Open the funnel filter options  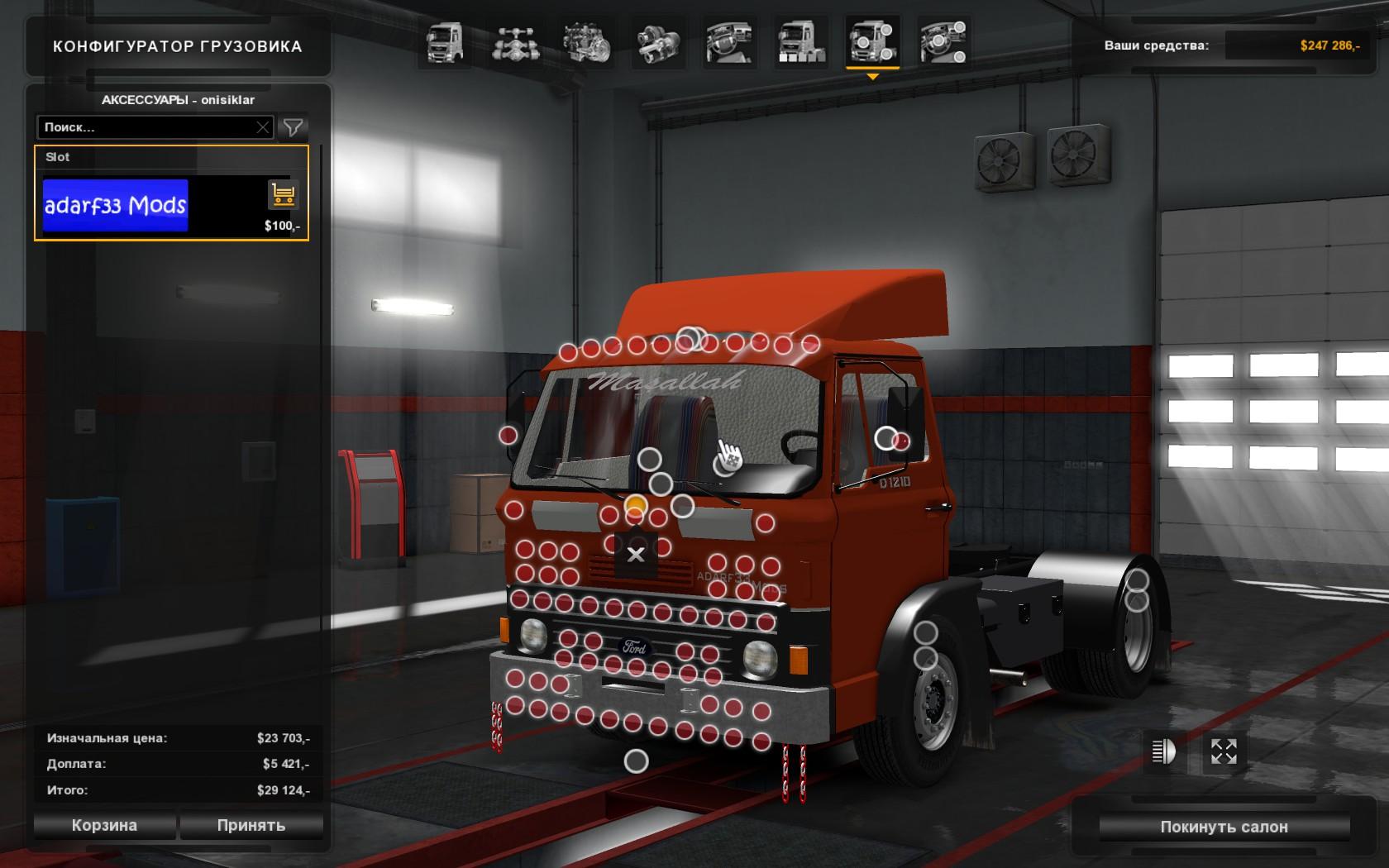pos(293,127)
